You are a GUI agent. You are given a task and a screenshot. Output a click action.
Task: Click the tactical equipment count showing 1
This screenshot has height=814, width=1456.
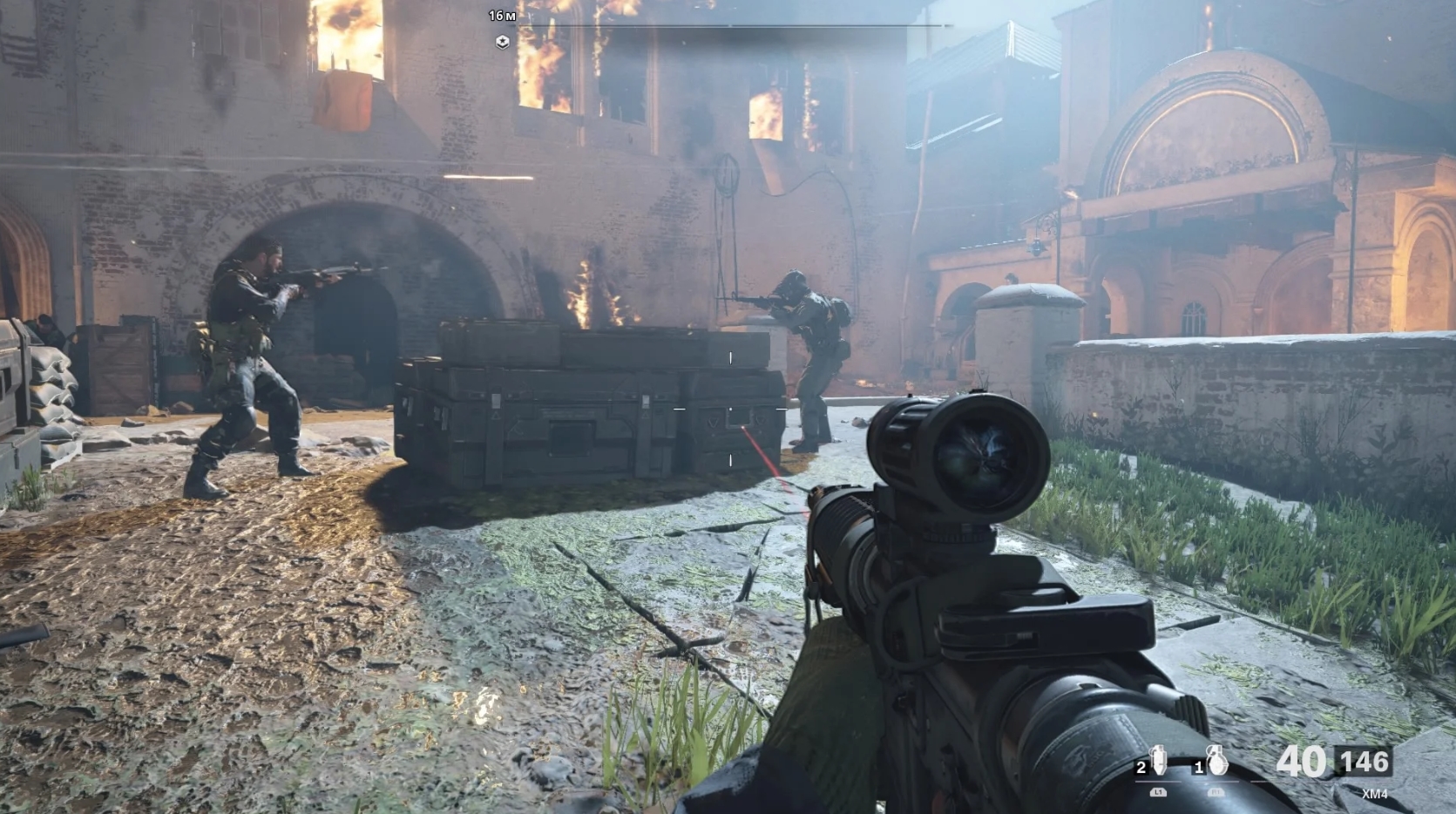tap(1198, 766)
